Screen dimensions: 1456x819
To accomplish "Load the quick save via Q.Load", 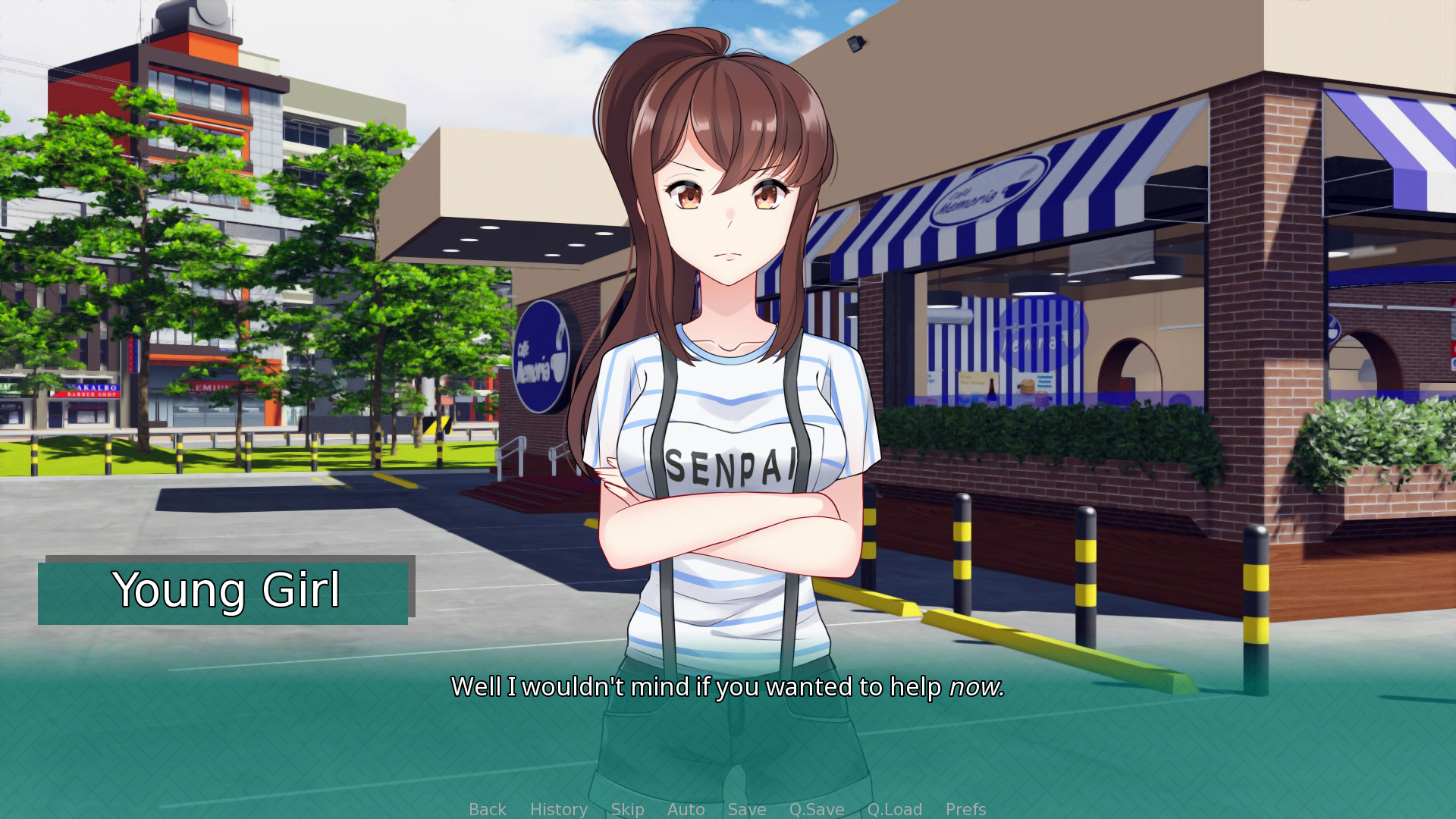I will tap(895, 809).
